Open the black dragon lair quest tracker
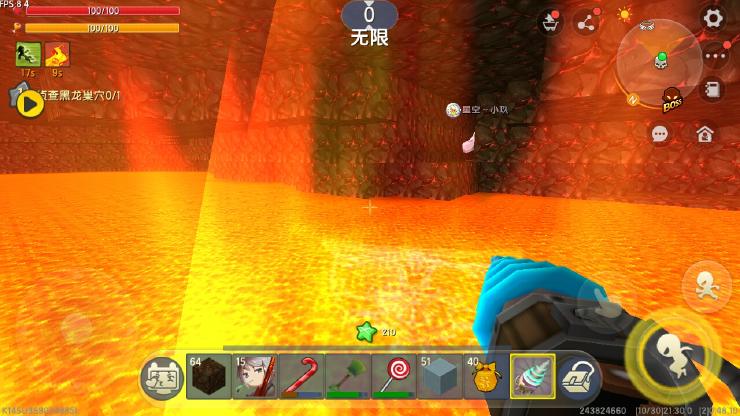740x416 pixels. click(30, 102)
